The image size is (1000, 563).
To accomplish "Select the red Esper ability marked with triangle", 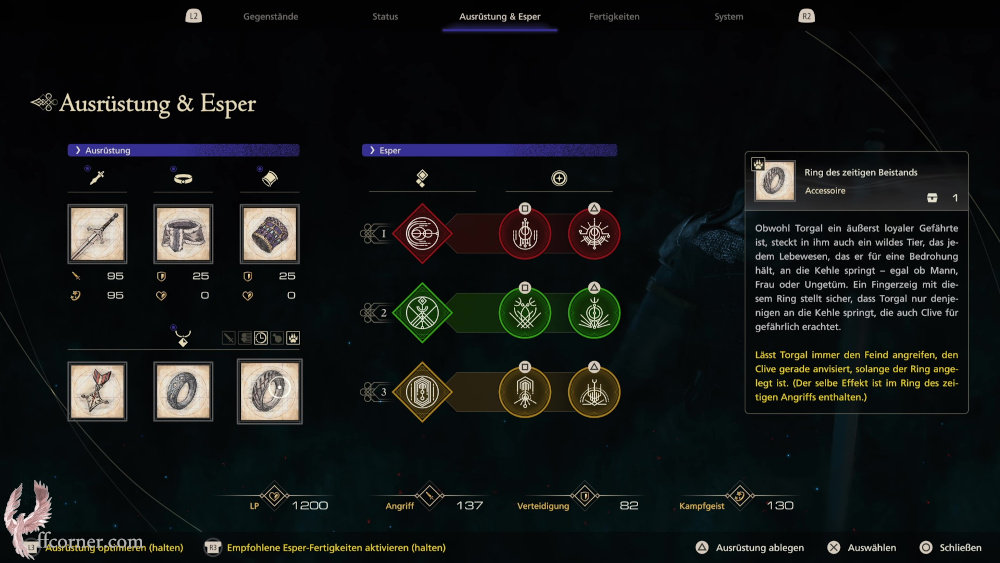I will pyautogui.click(x=594, y=237).
